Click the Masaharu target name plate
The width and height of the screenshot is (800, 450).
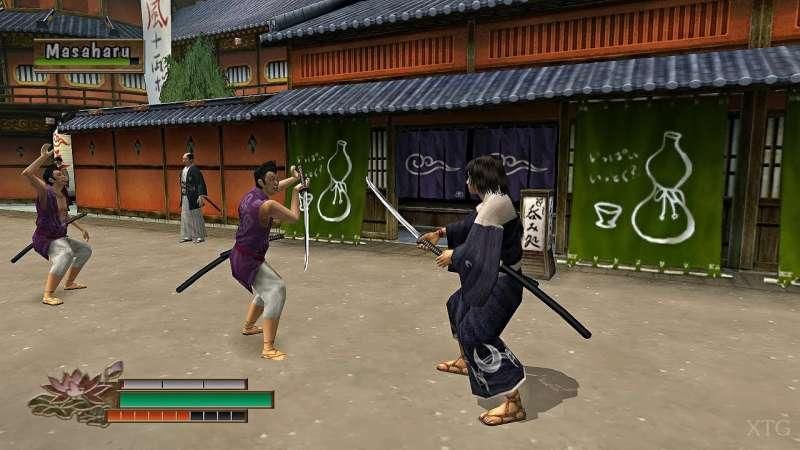[x=88, y=52]
